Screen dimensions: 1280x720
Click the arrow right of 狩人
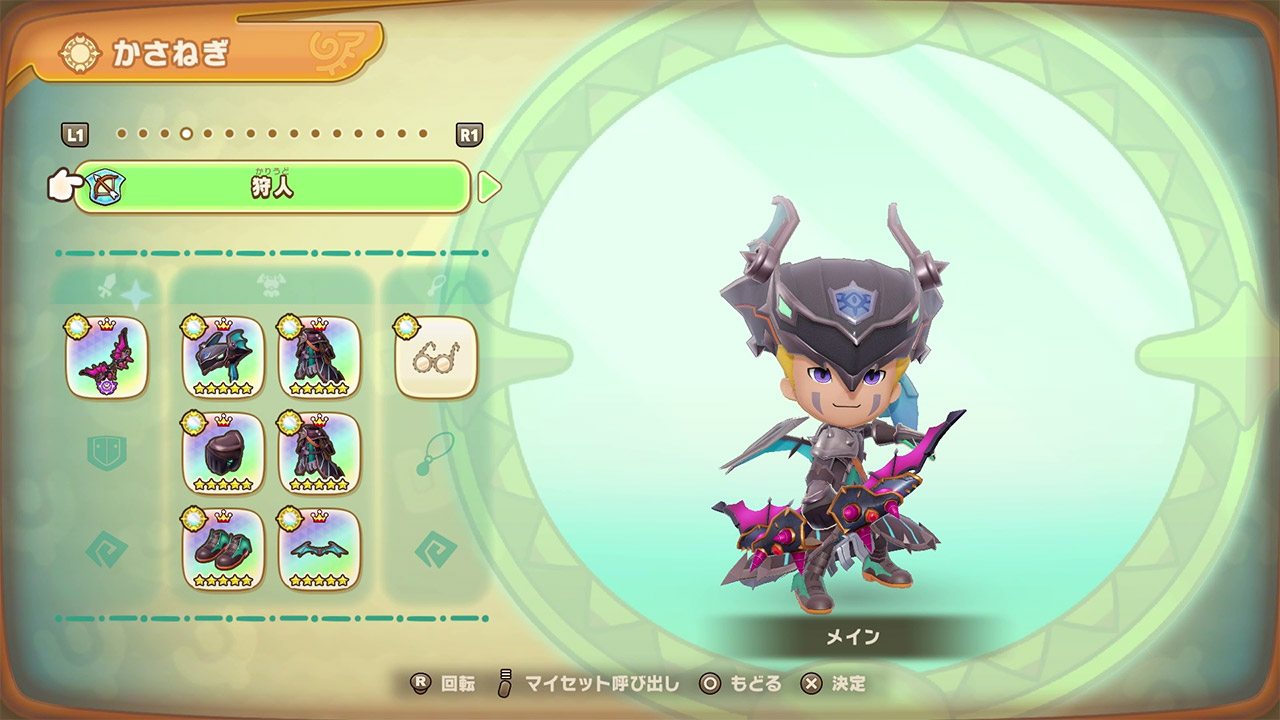[x=488, y=187]
